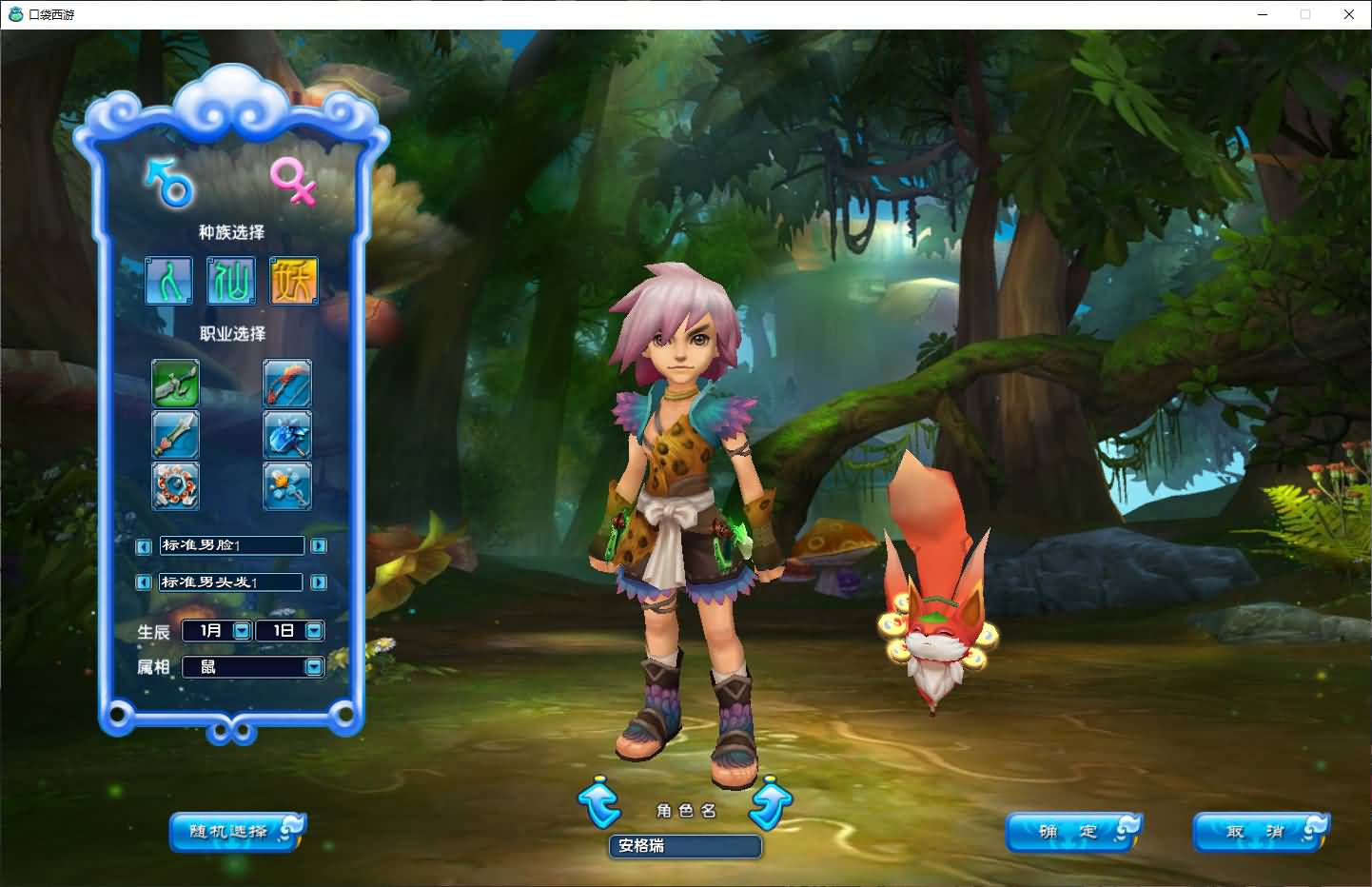This screenshot has width=1372, height=887.
Task: Open the 属相 zodiac dropdown
Action: click(314, 667)
